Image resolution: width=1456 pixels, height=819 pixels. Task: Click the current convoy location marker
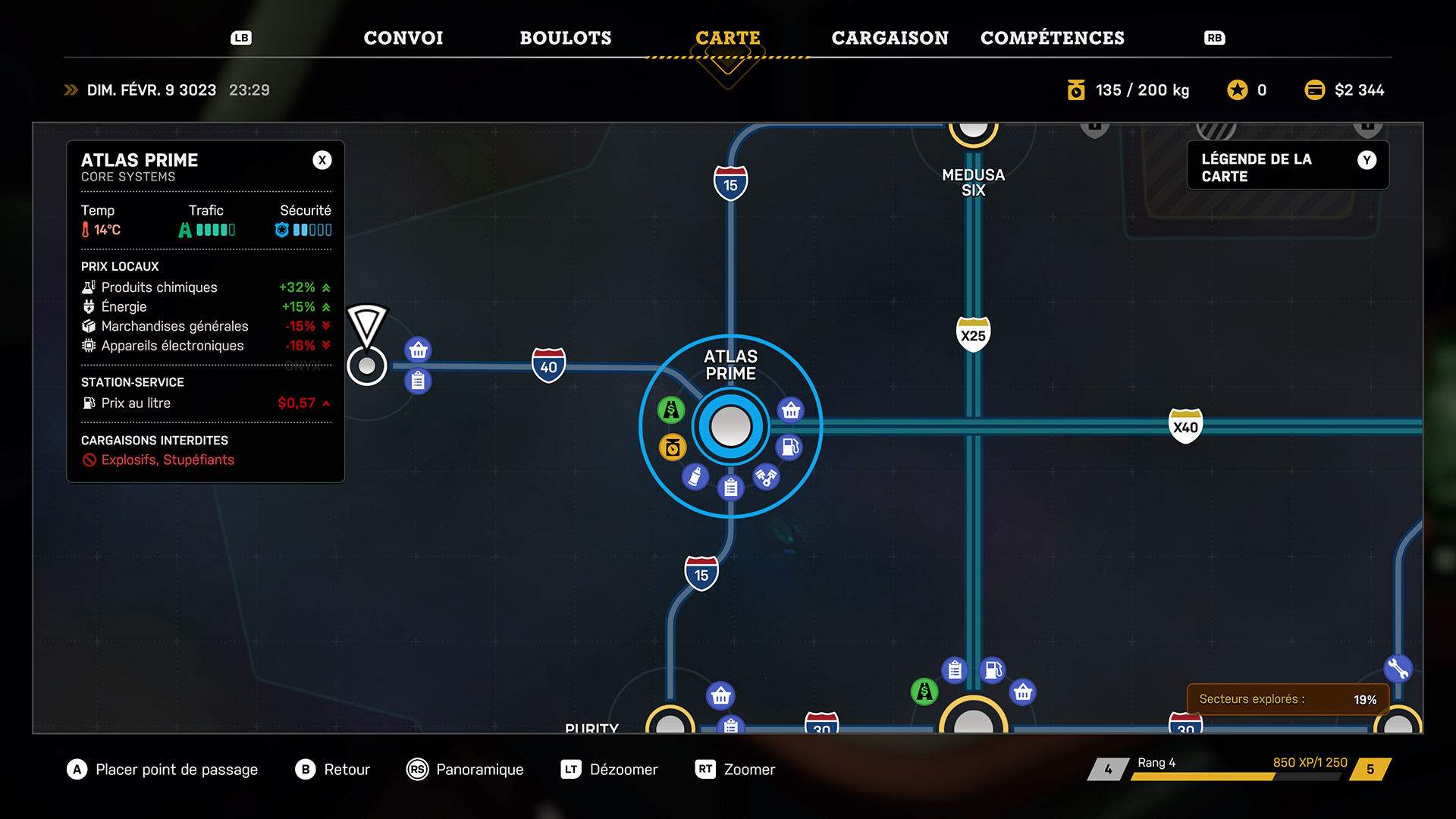[367, 366]
